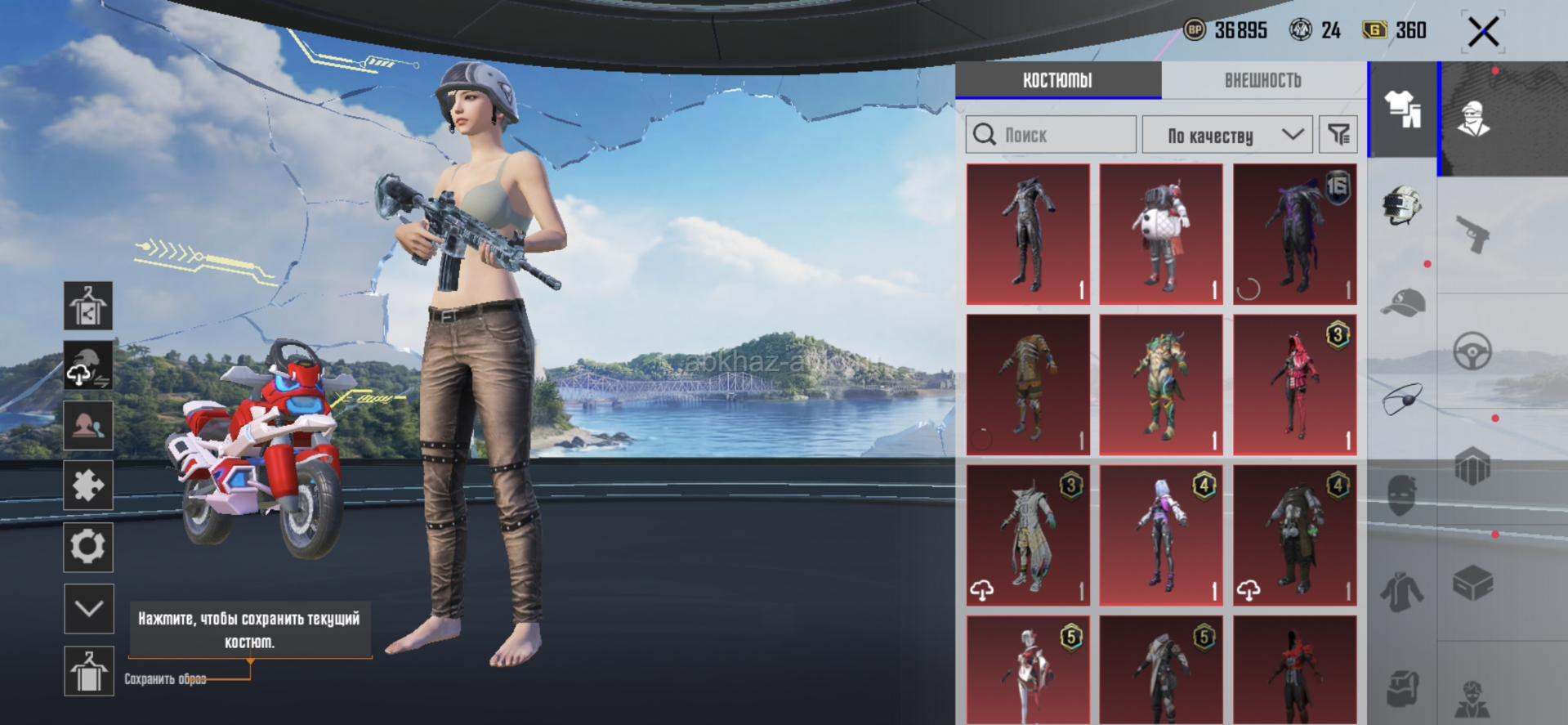Open the По качеству sort dropdown
The width and height of the screenshot is (1568, 725).
coord(1227,135)
